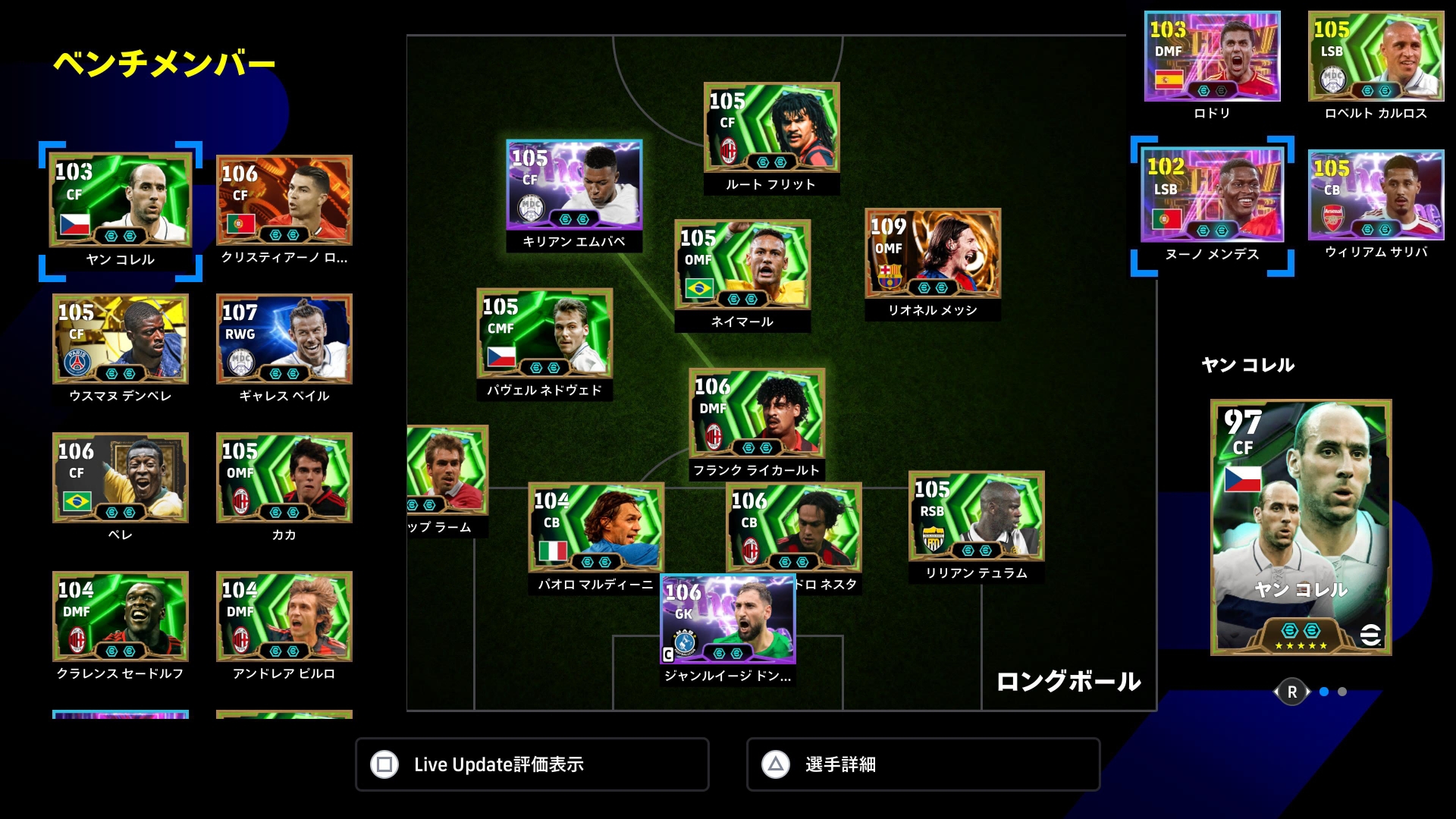Select goalkeeper Gianluigi Donnarumma's card
The height and width of the screenshot is (819, 1456).
[x=728, y=619]
